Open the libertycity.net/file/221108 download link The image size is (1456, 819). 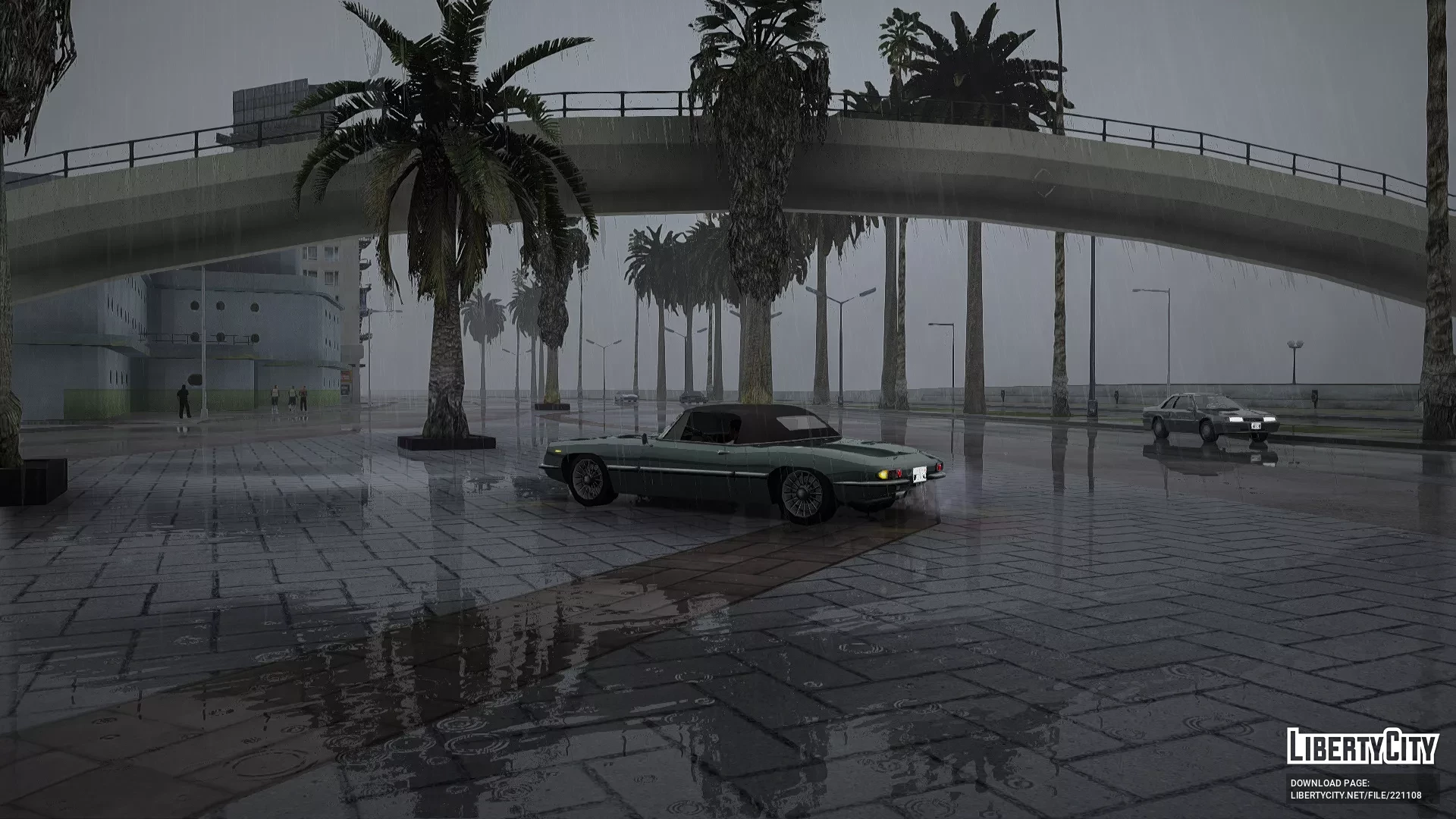coord(1356,795)
